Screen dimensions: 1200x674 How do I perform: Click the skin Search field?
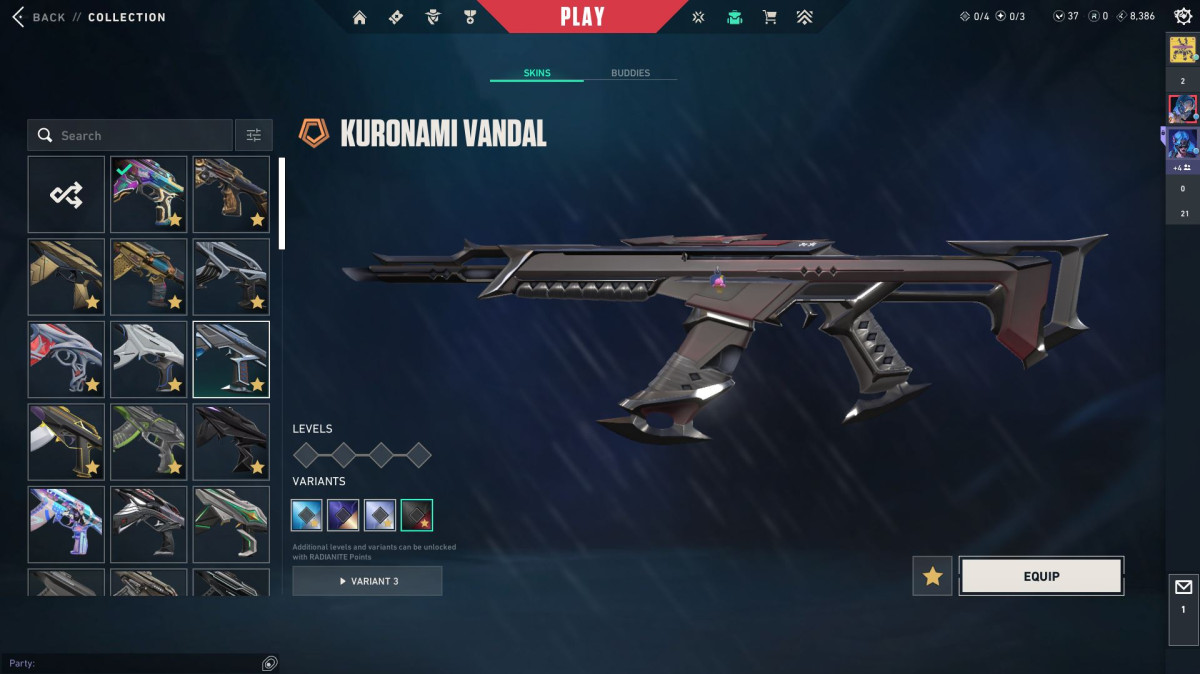click(140, 135)
